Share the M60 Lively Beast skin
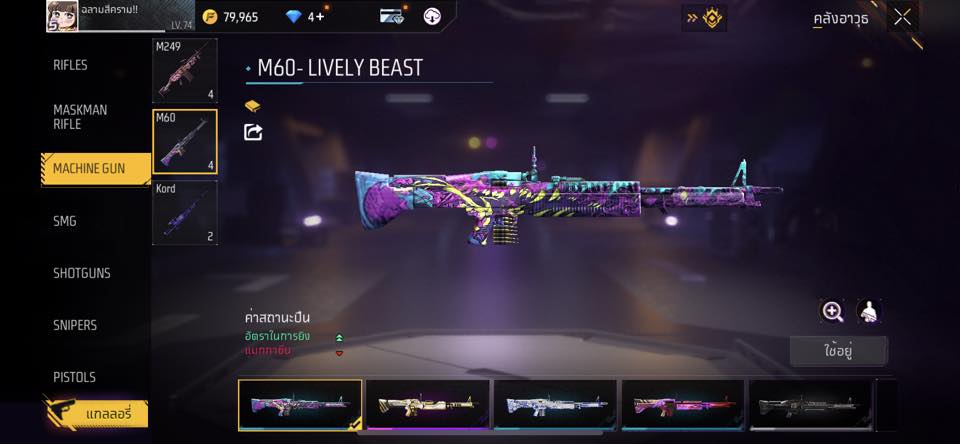 [x=253, y=132]
